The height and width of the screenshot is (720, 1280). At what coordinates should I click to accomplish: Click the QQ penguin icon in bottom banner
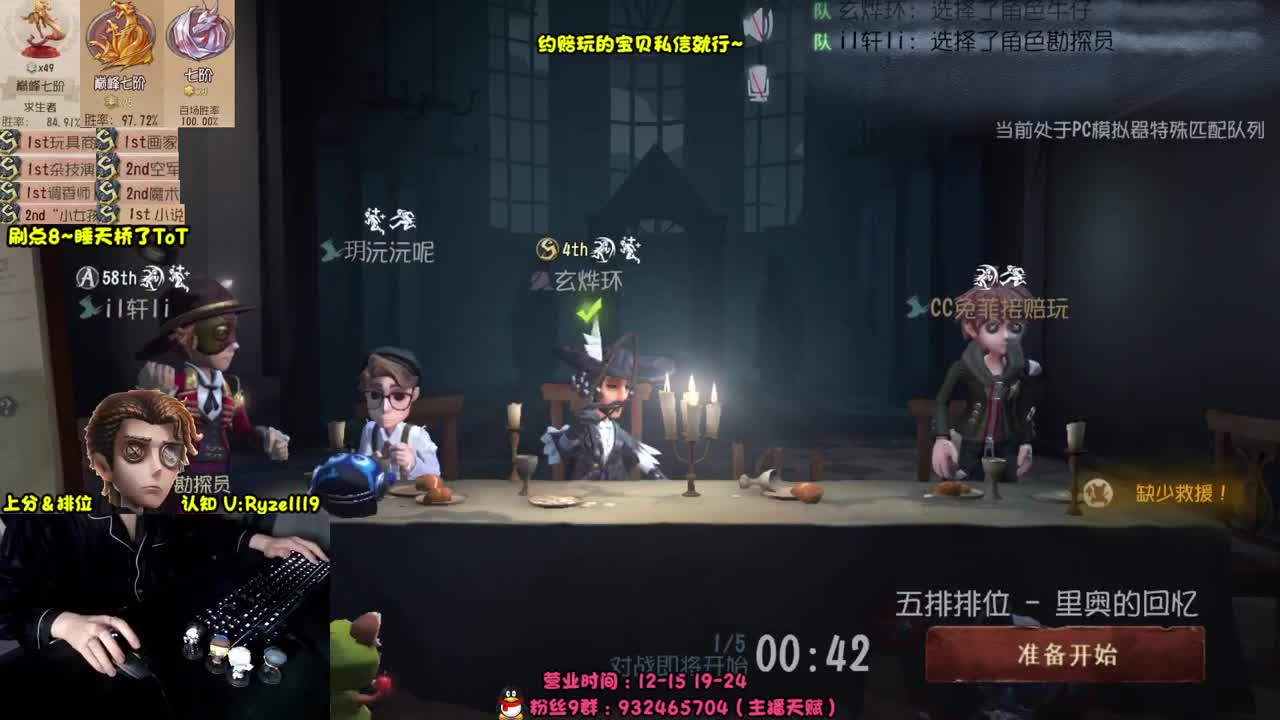pos(508,700)
